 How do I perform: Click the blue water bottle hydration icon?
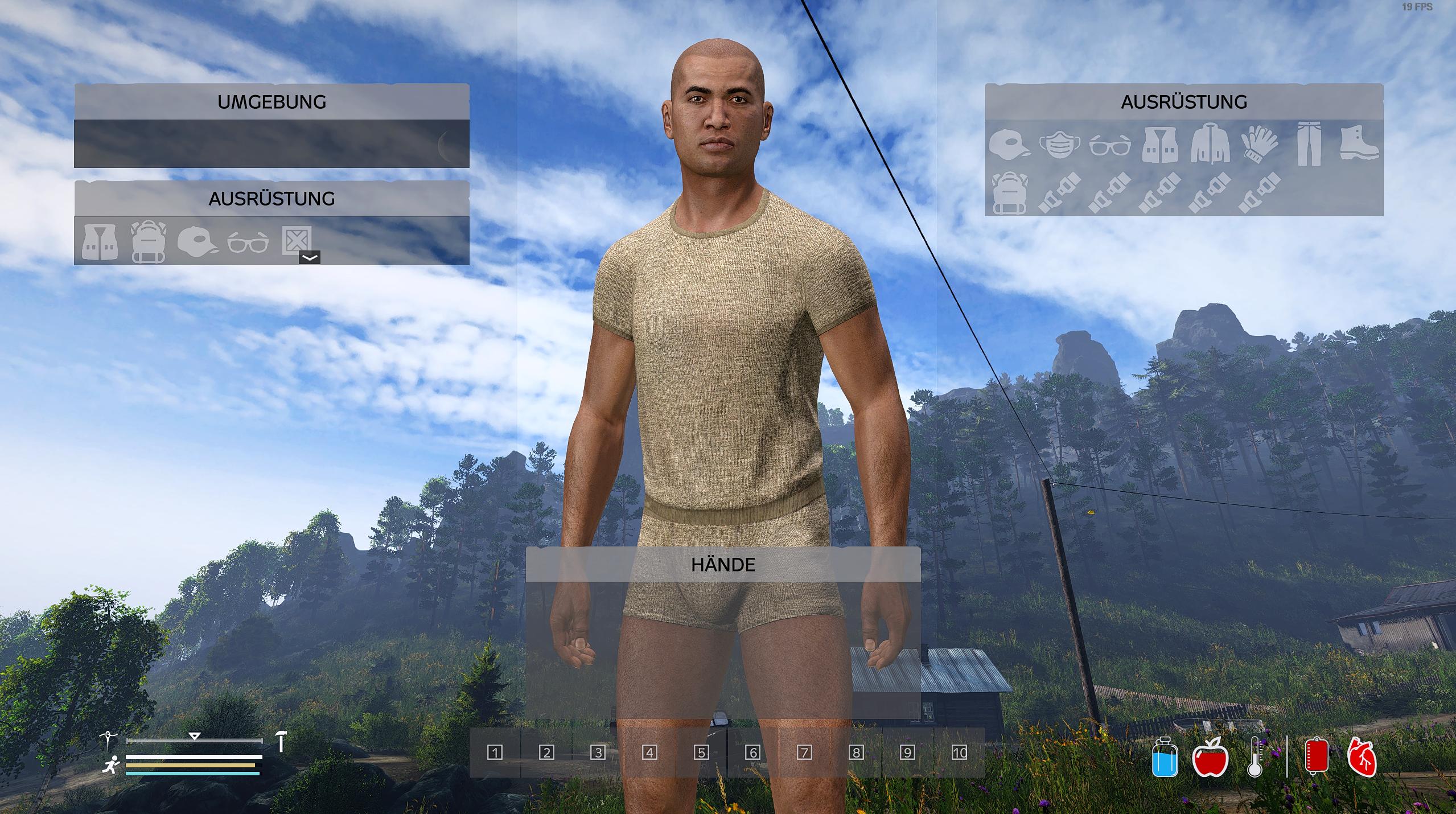coord(1165,757)
